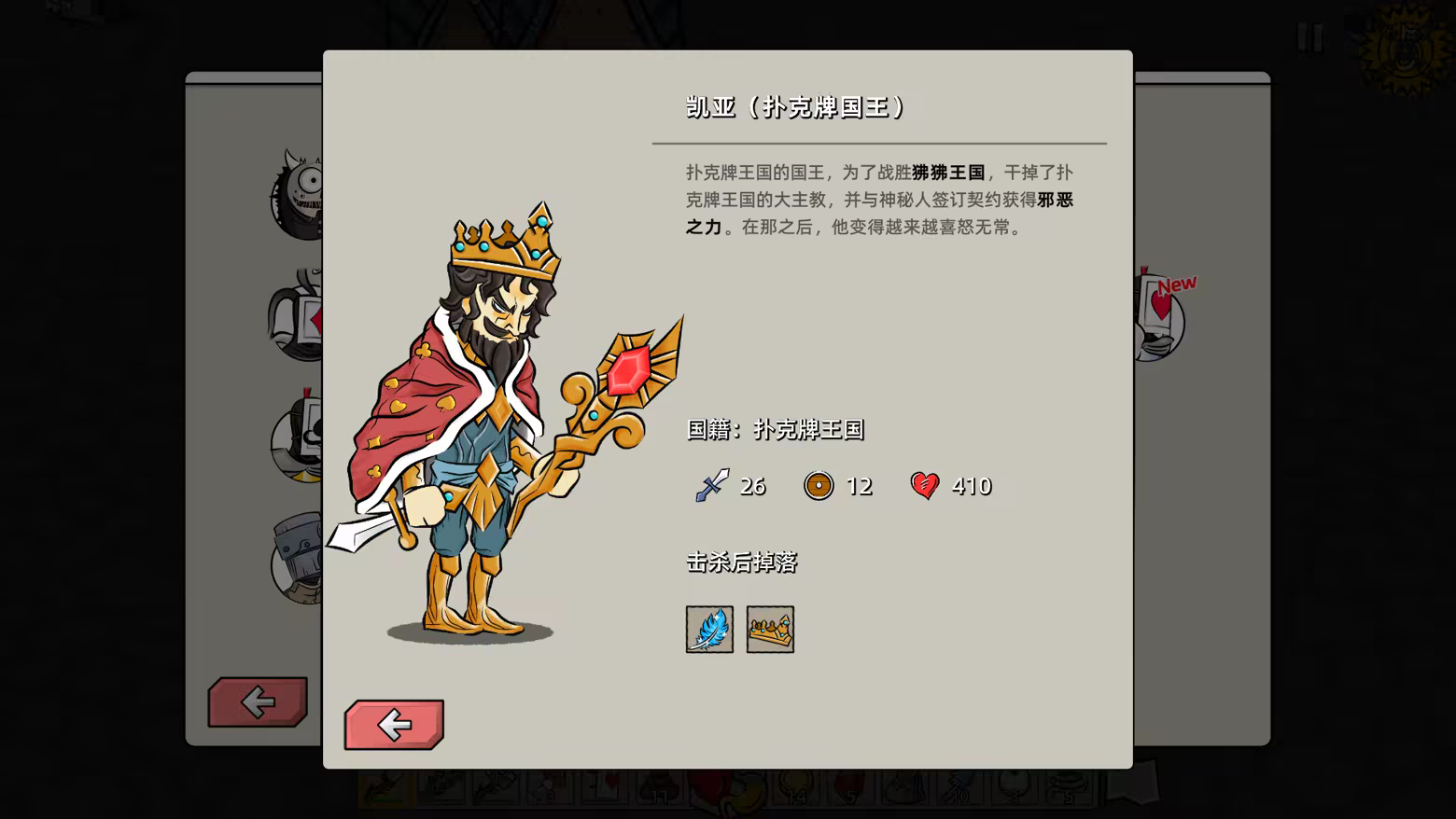Screen dimensions: 1456x819
Task: Click the golden crown drop item icon
Action: [x=769, y=630]
